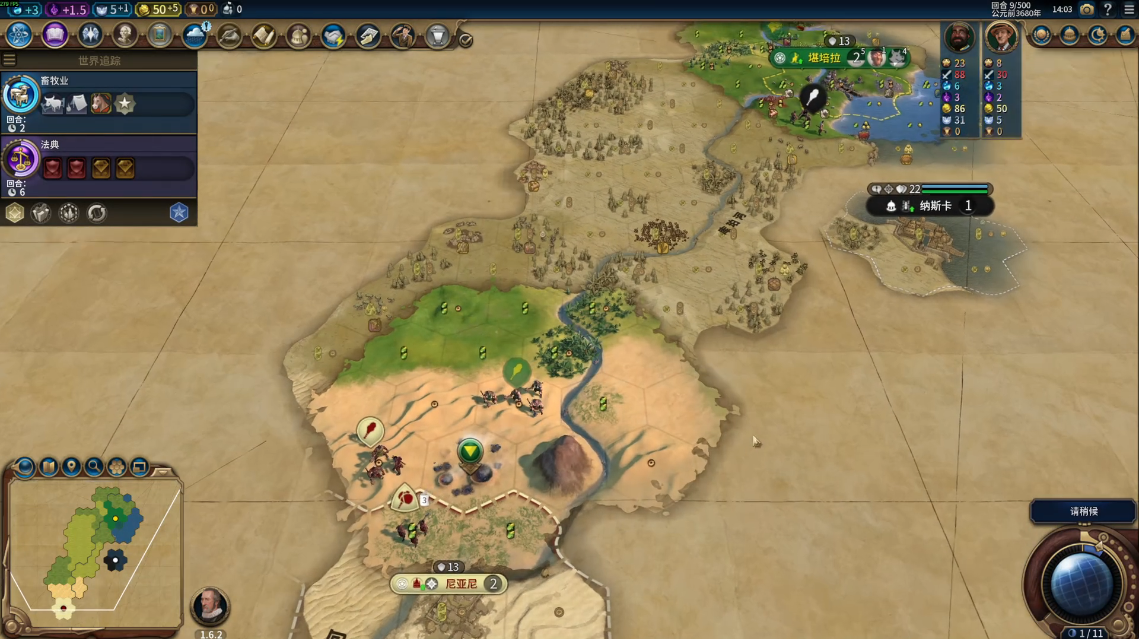Open the Civilopedia help question mark
This screenshot has height=639, width=1139.
pos(1107,9)
